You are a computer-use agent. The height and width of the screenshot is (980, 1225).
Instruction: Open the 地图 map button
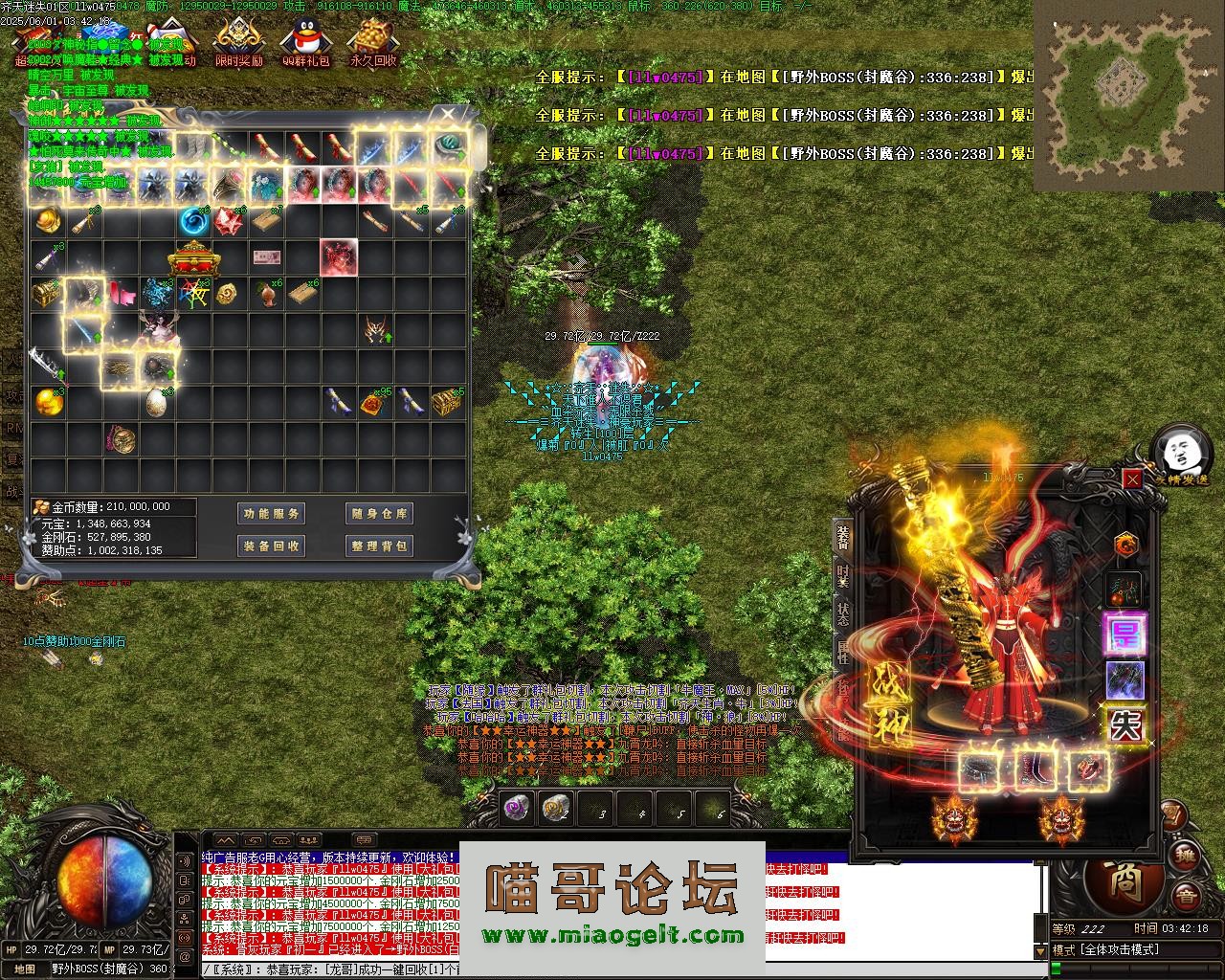pyautogui.click(x=25, y=969)
